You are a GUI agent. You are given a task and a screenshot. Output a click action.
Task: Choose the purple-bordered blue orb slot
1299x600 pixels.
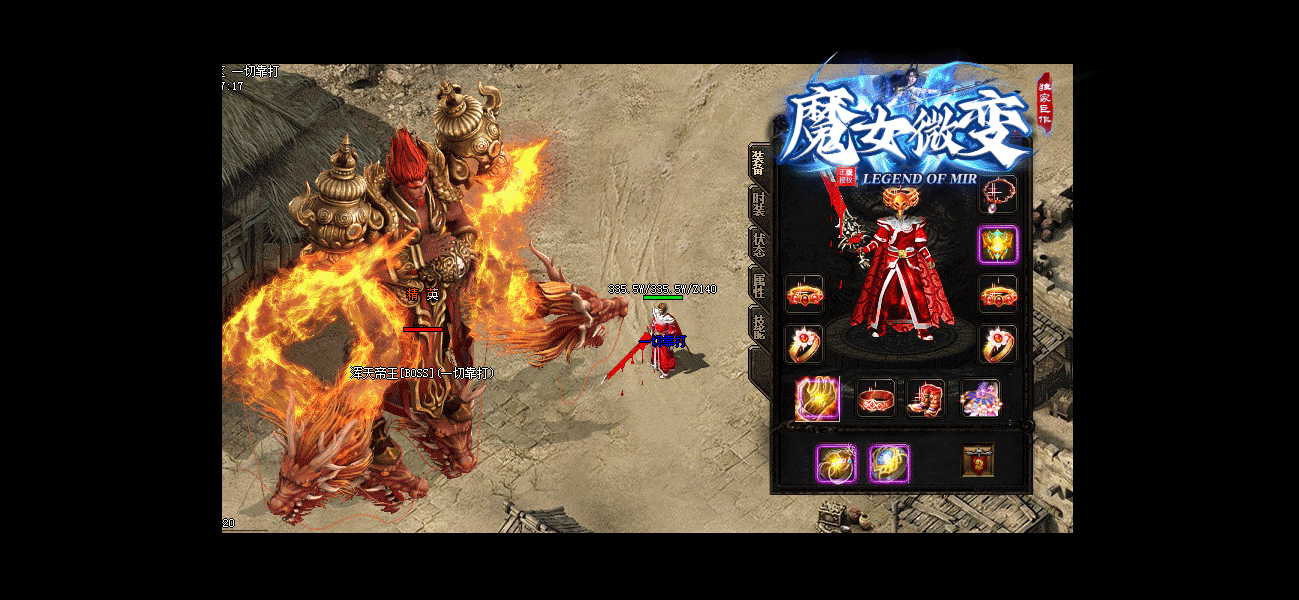point(888,463)
